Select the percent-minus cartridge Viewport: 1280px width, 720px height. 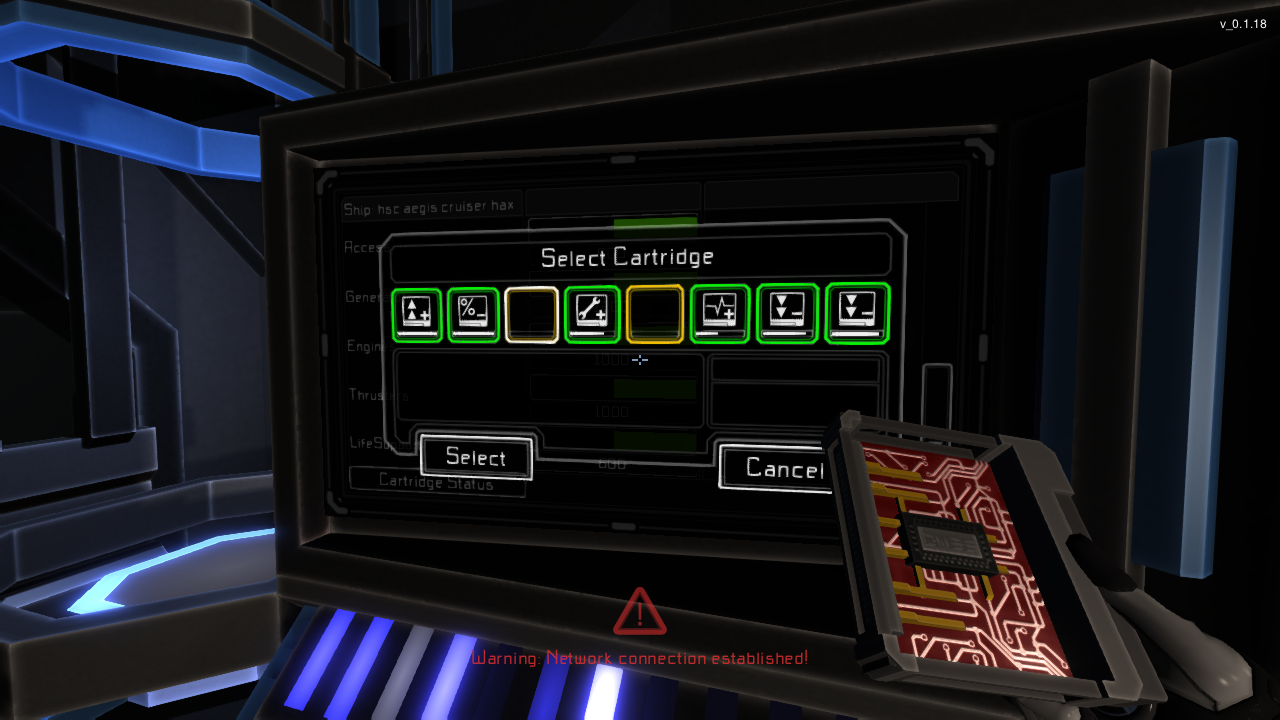pyautogui.click(x=473, y=314)
